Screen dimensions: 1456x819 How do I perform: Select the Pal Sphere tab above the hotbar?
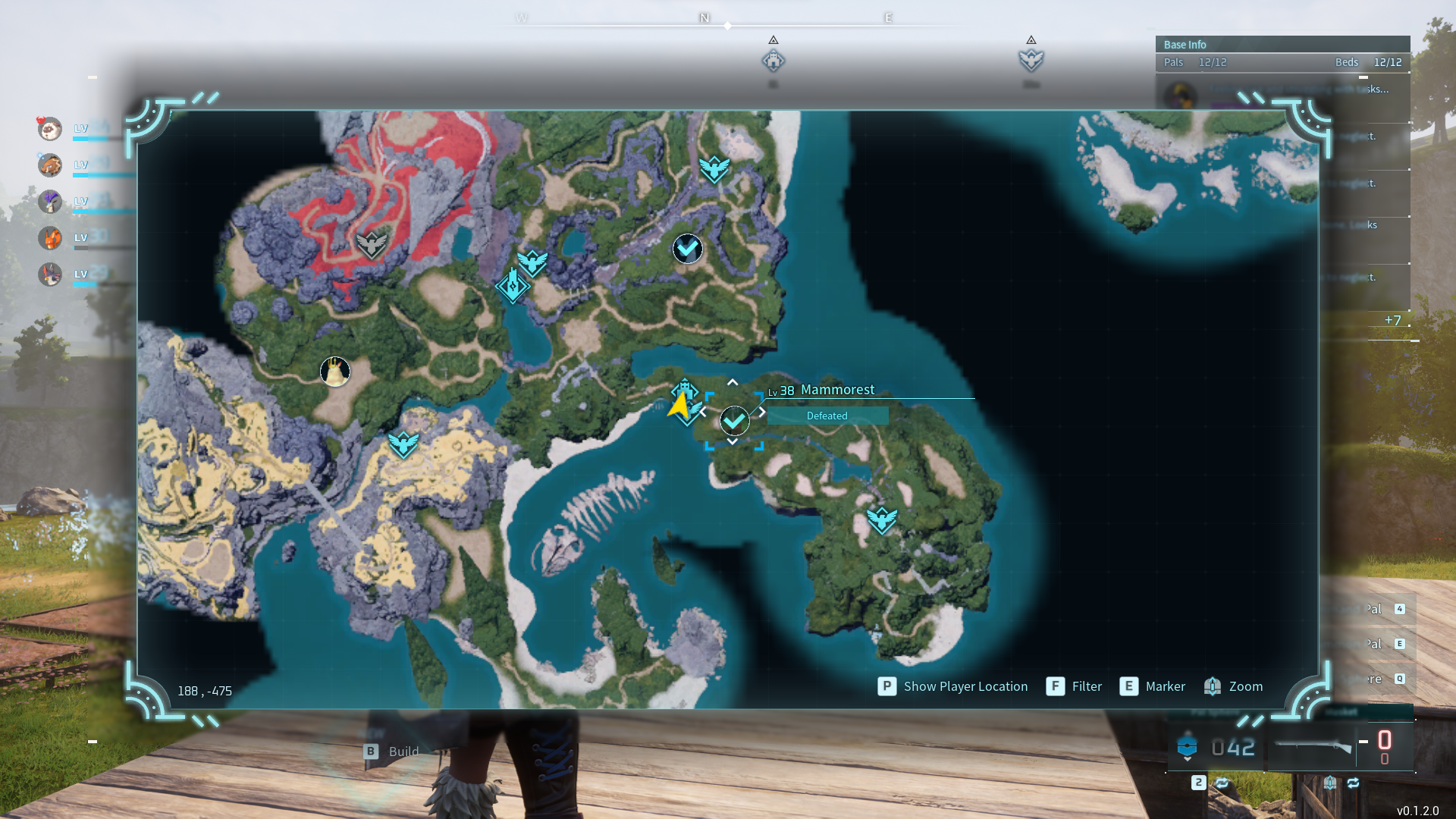pyautogui.click(x=1203, y=711)
